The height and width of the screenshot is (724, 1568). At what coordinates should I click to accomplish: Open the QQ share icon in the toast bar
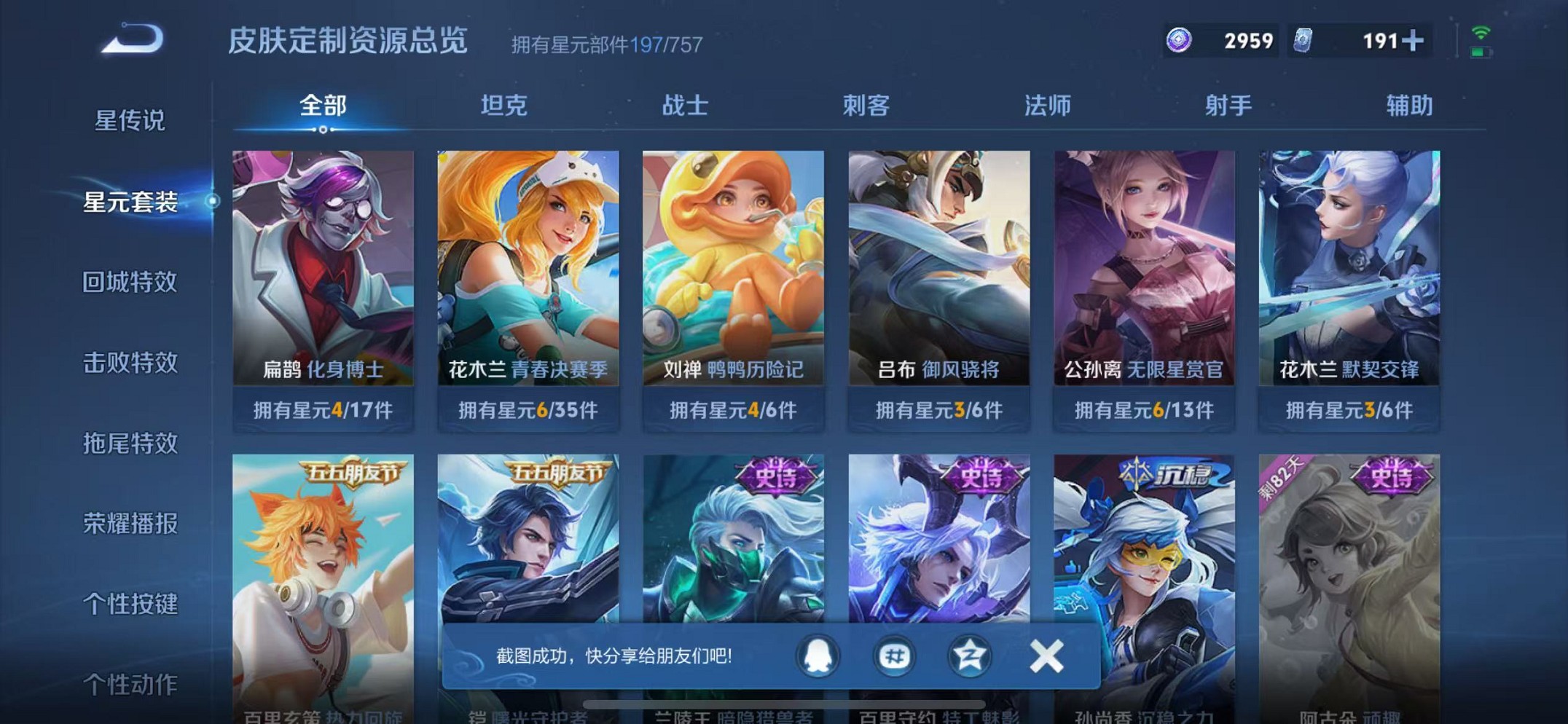click(x=819, y=655)
